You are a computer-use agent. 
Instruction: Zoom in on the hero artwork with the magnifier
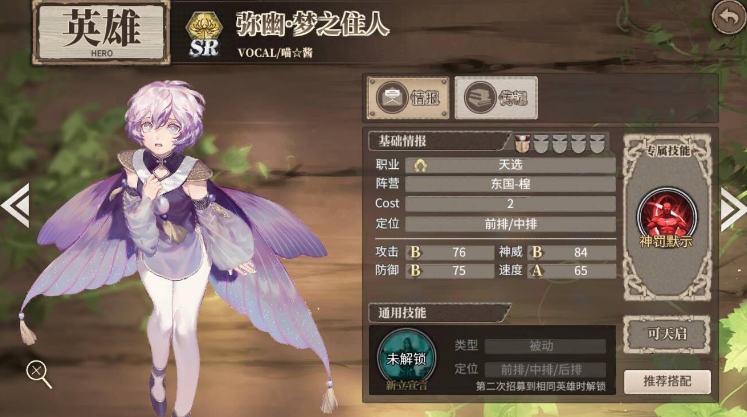(x=39, y=374)
